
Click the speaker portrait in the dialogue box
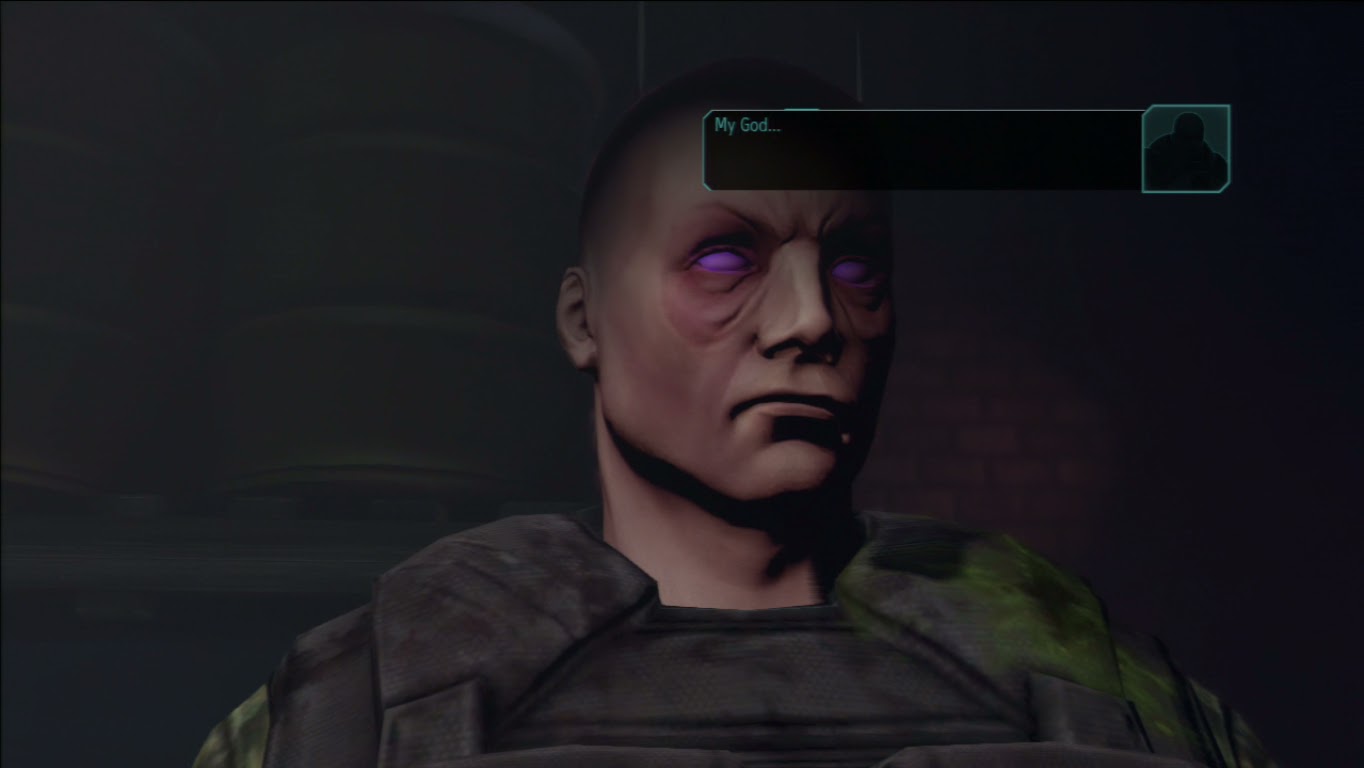1188,148
